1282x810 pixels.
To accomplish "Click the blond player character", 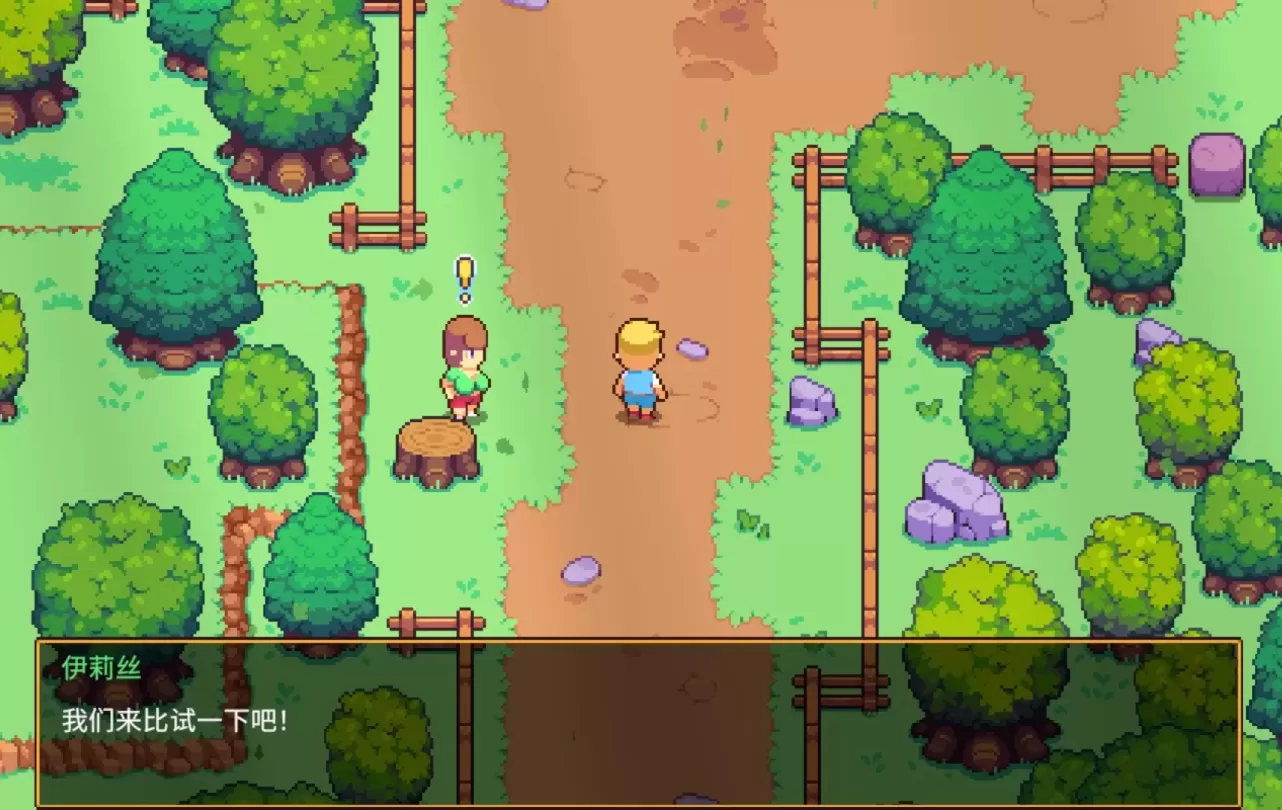I will pyautogui.click(x=639, y=370).
